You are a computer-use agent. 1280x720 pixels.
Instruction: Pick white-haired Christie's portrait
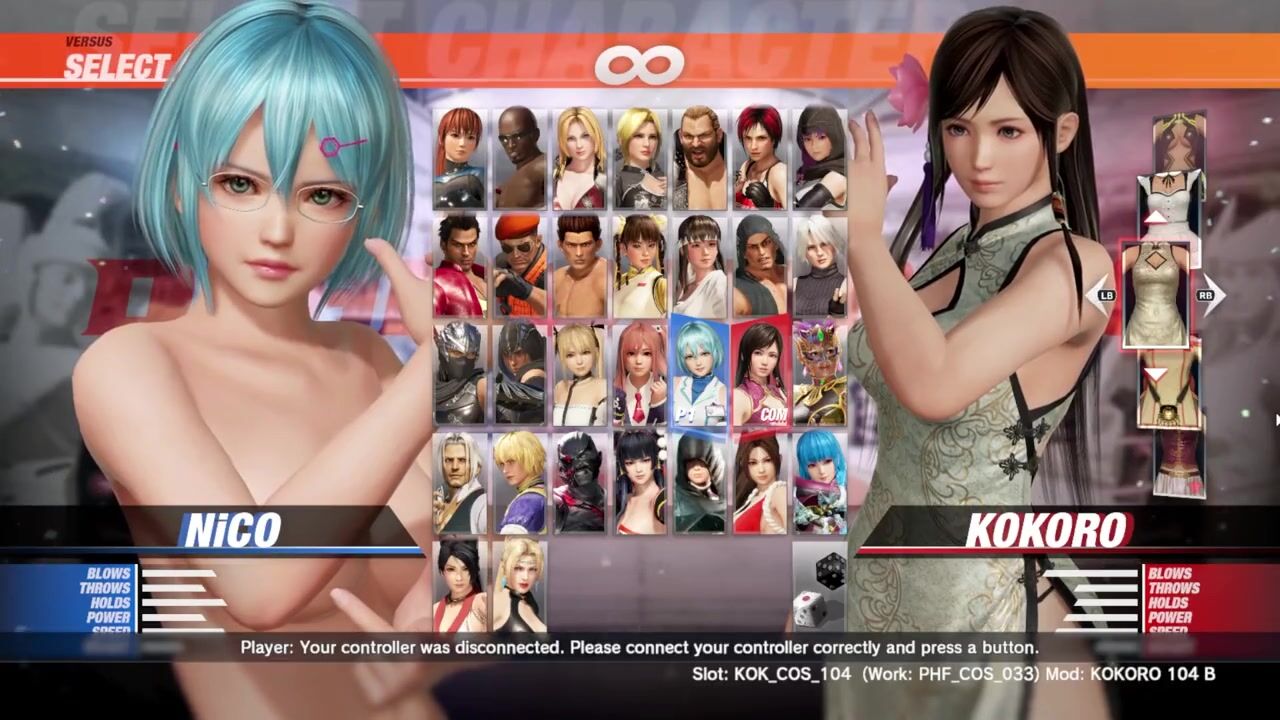tap(820, 265)
